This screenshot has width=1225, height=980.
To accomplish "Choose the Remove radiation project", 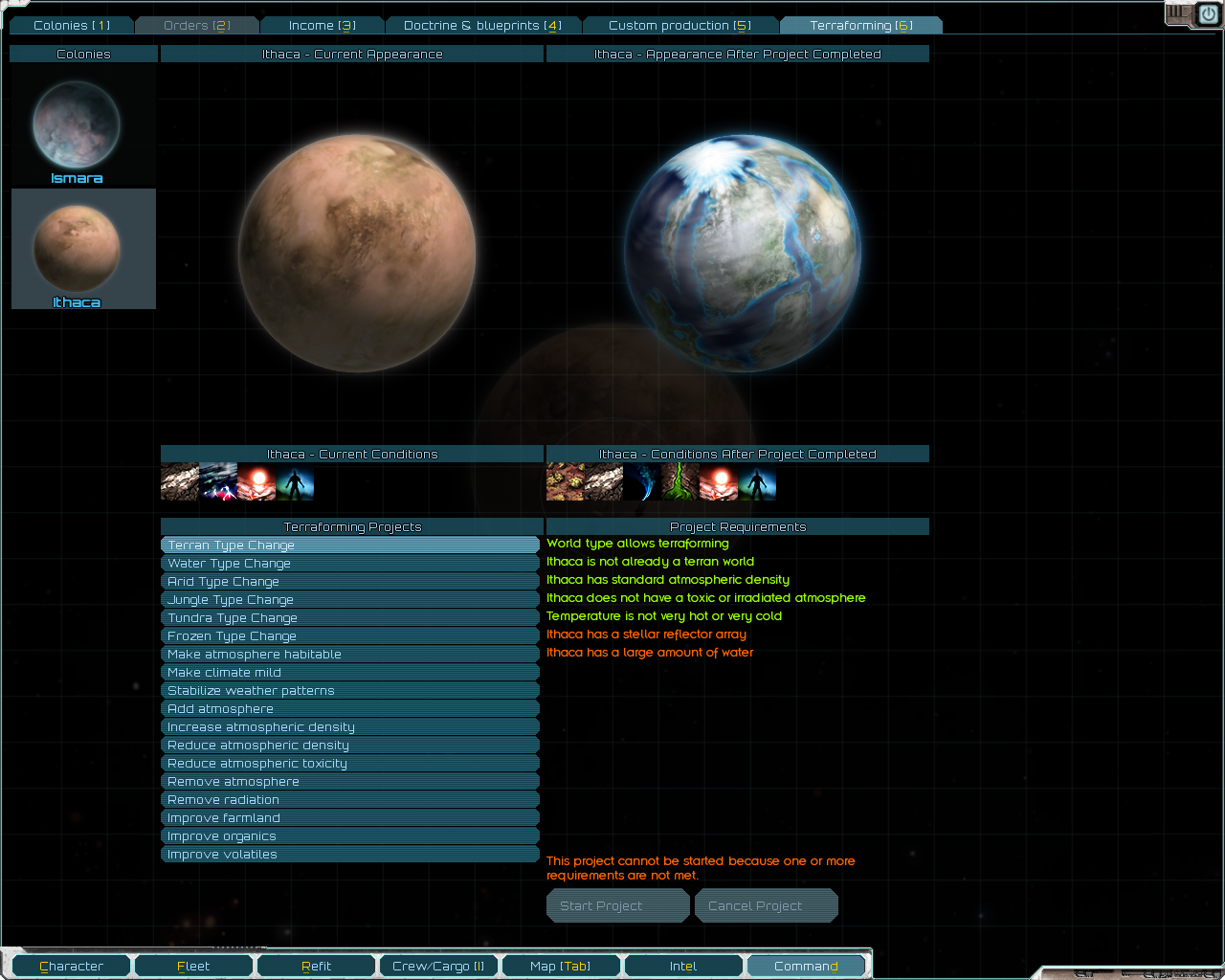I will [x=350, y=799].
